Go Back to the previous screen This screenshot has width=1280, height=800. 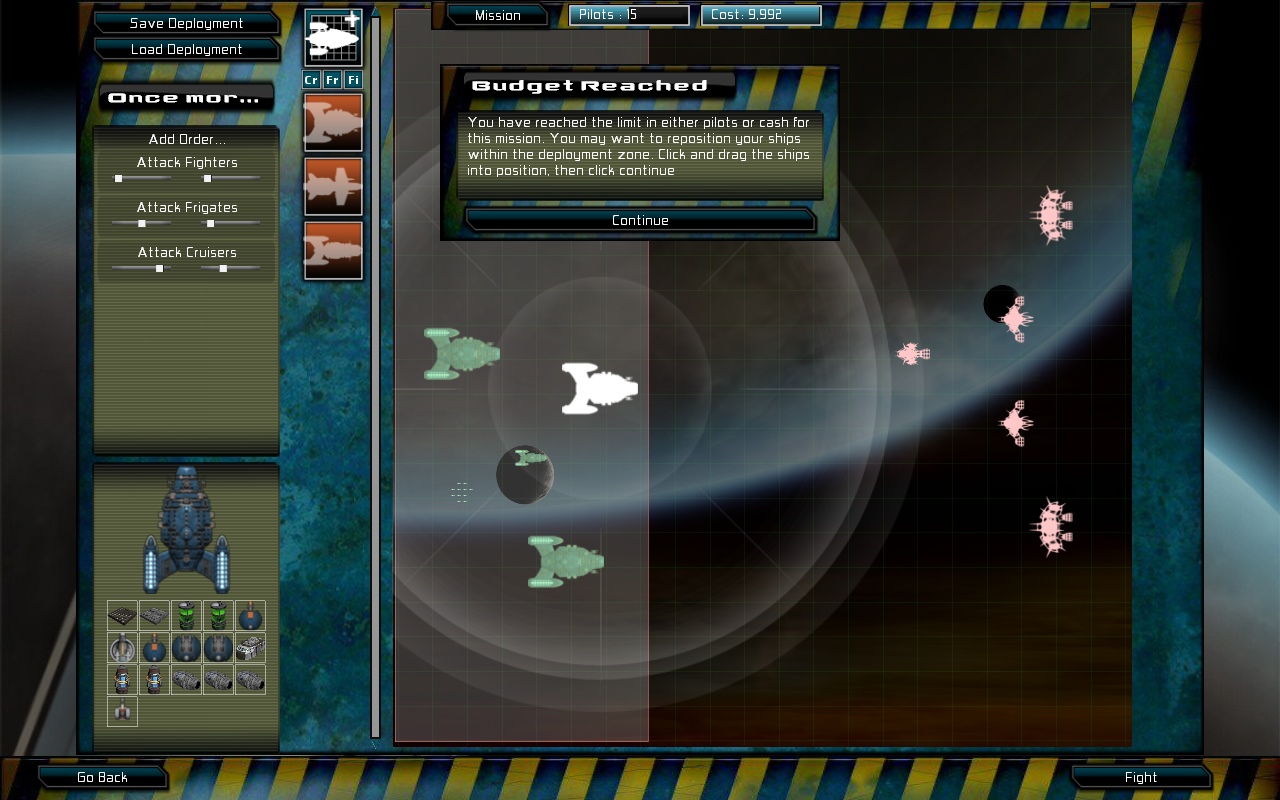[x=102, y=777]
